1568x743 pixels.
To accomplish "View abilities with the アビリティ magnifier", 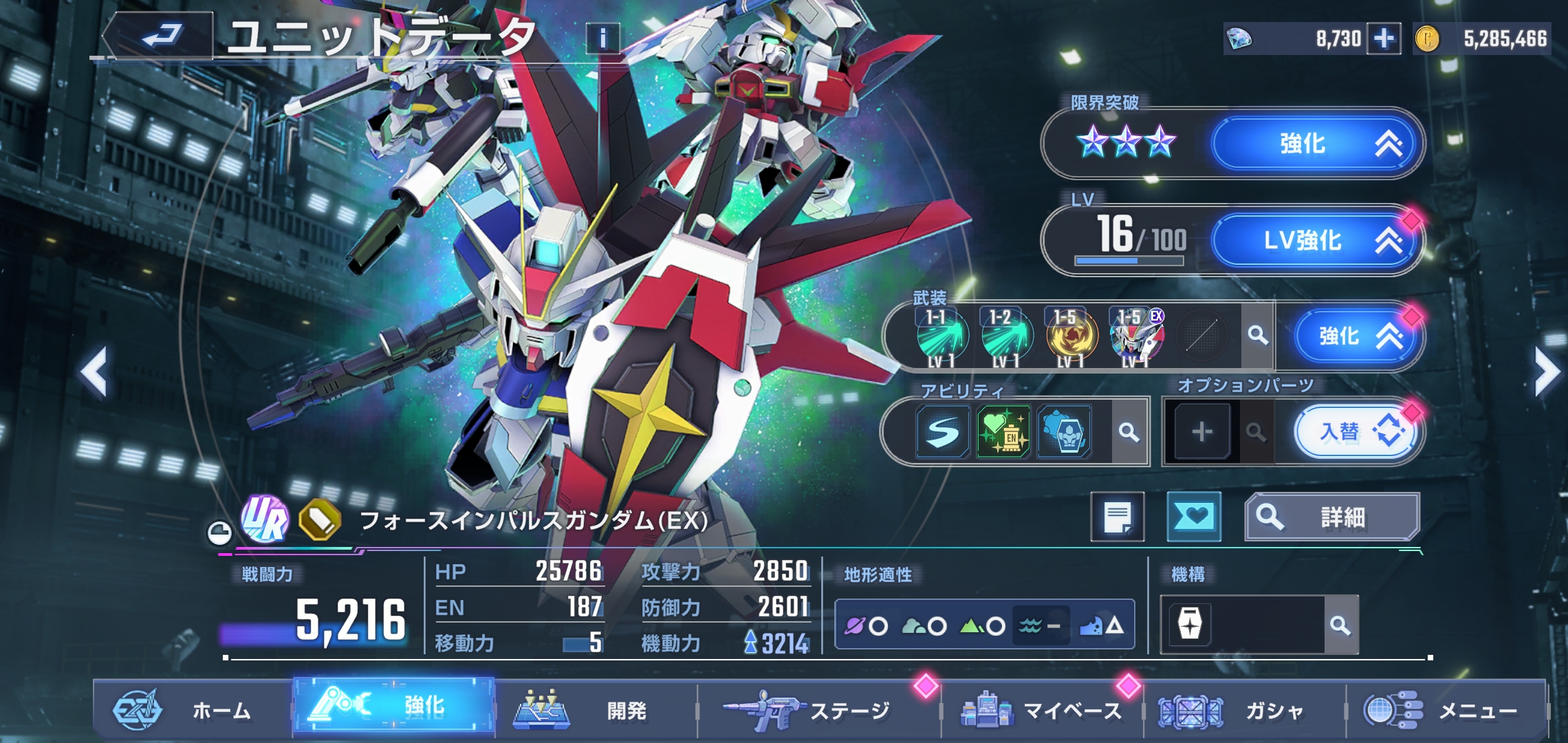I will 1129,432.
